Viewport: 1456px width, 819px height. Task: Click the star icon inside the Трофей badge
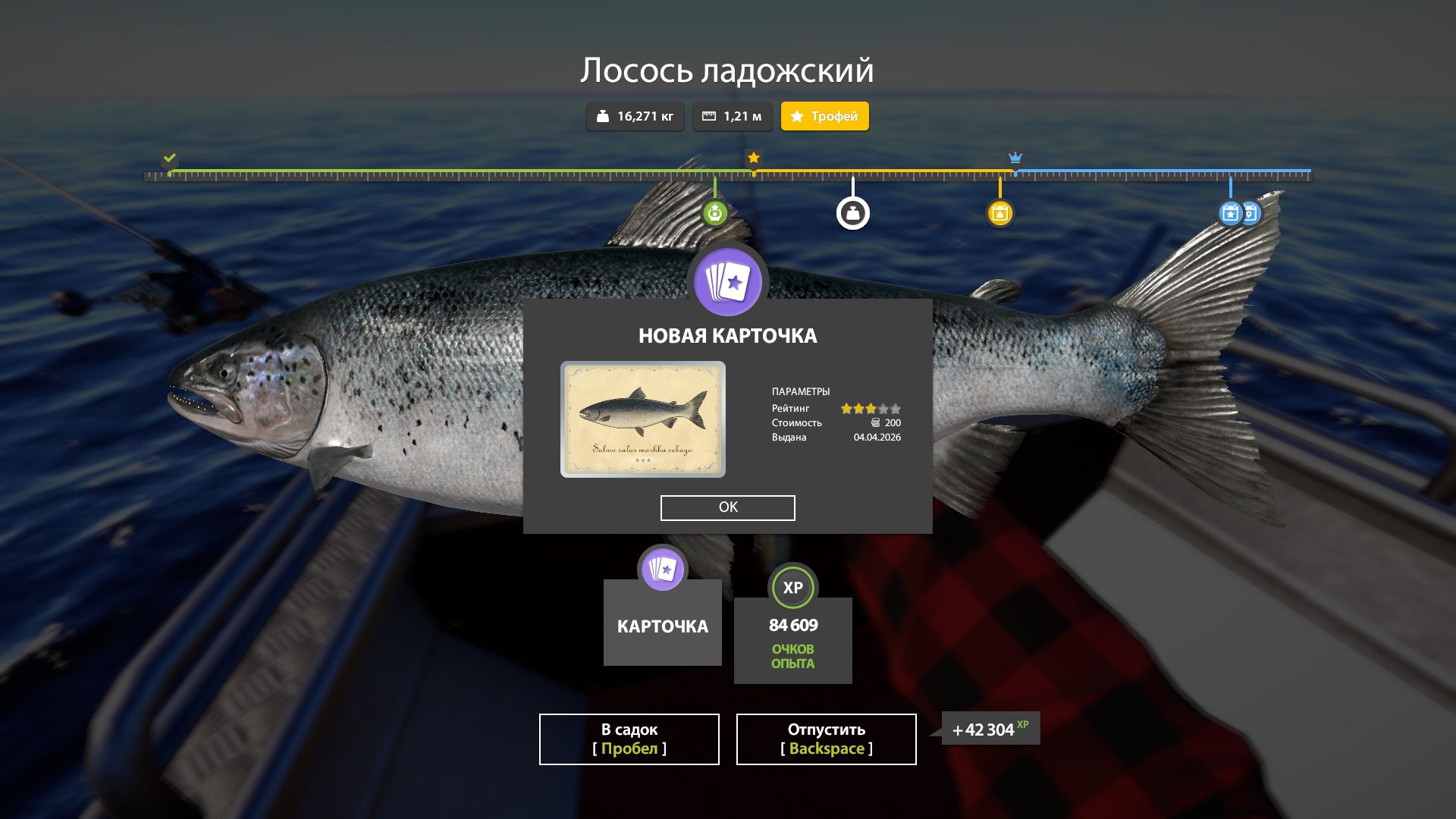pyautogui.click(x=797, y=116)
